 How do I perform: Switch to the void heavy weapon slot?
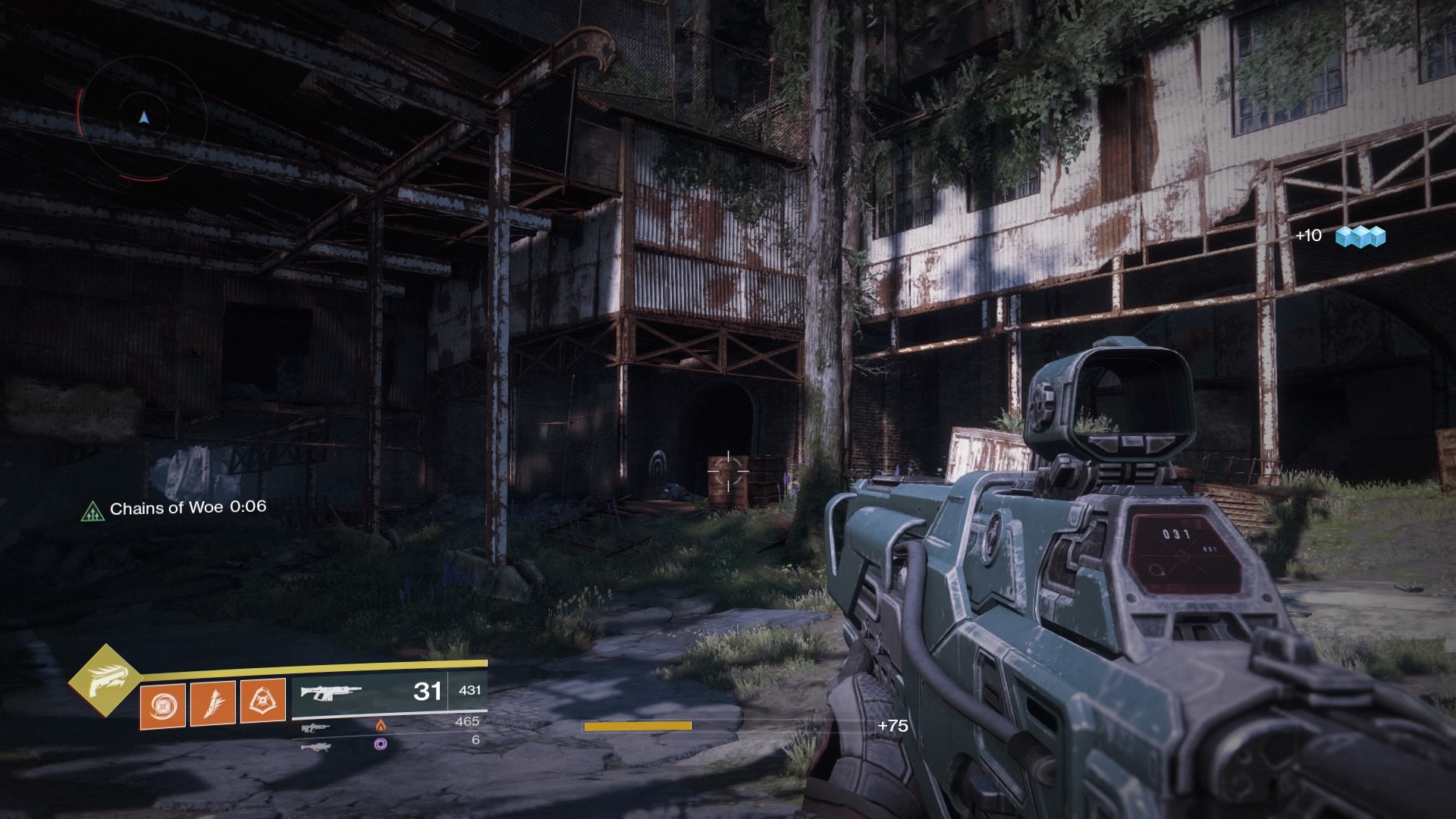click(x=316, y=746)
